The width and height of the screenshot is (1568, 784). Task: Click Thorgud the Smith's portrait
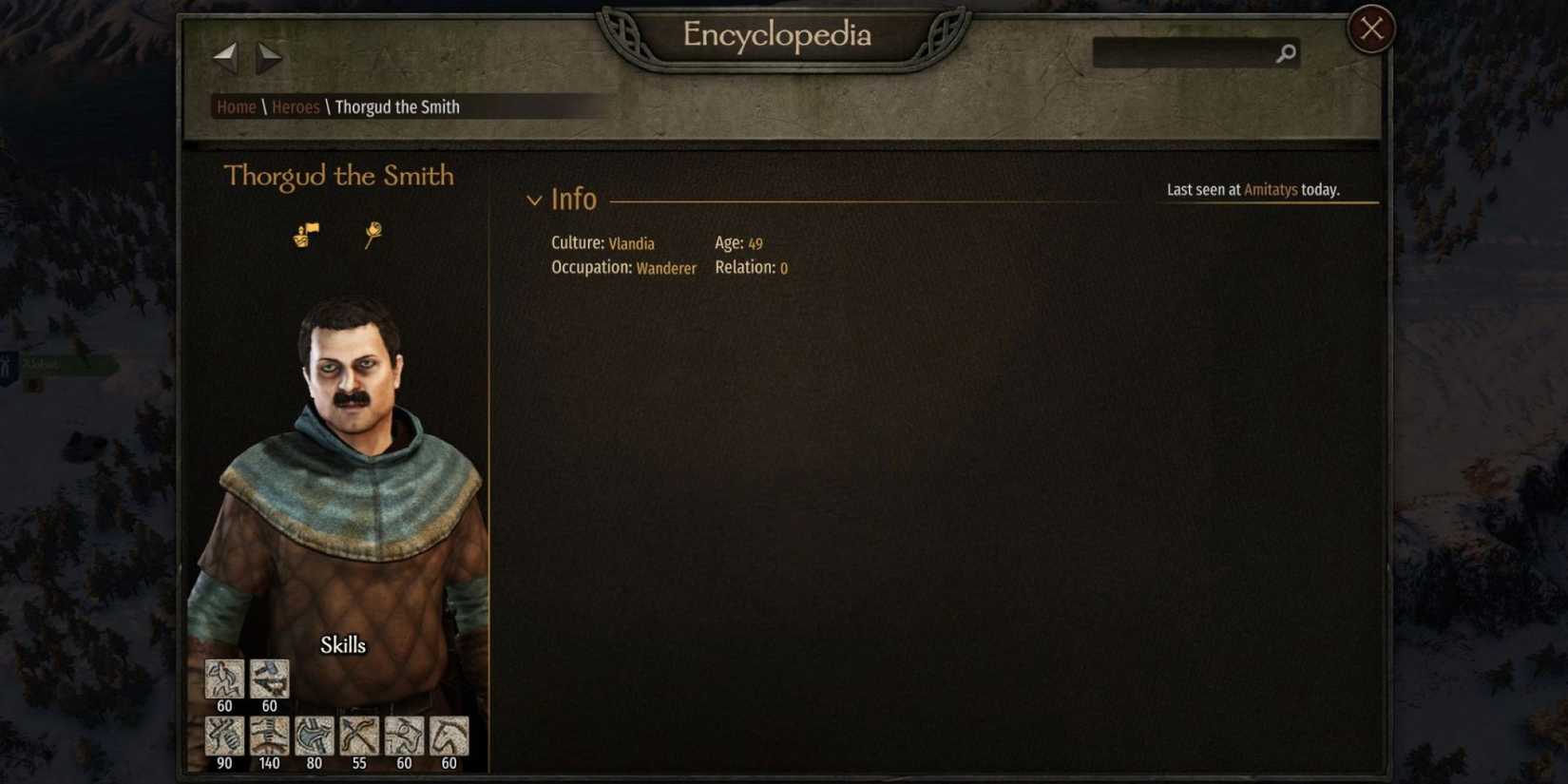tap(352, 456)
